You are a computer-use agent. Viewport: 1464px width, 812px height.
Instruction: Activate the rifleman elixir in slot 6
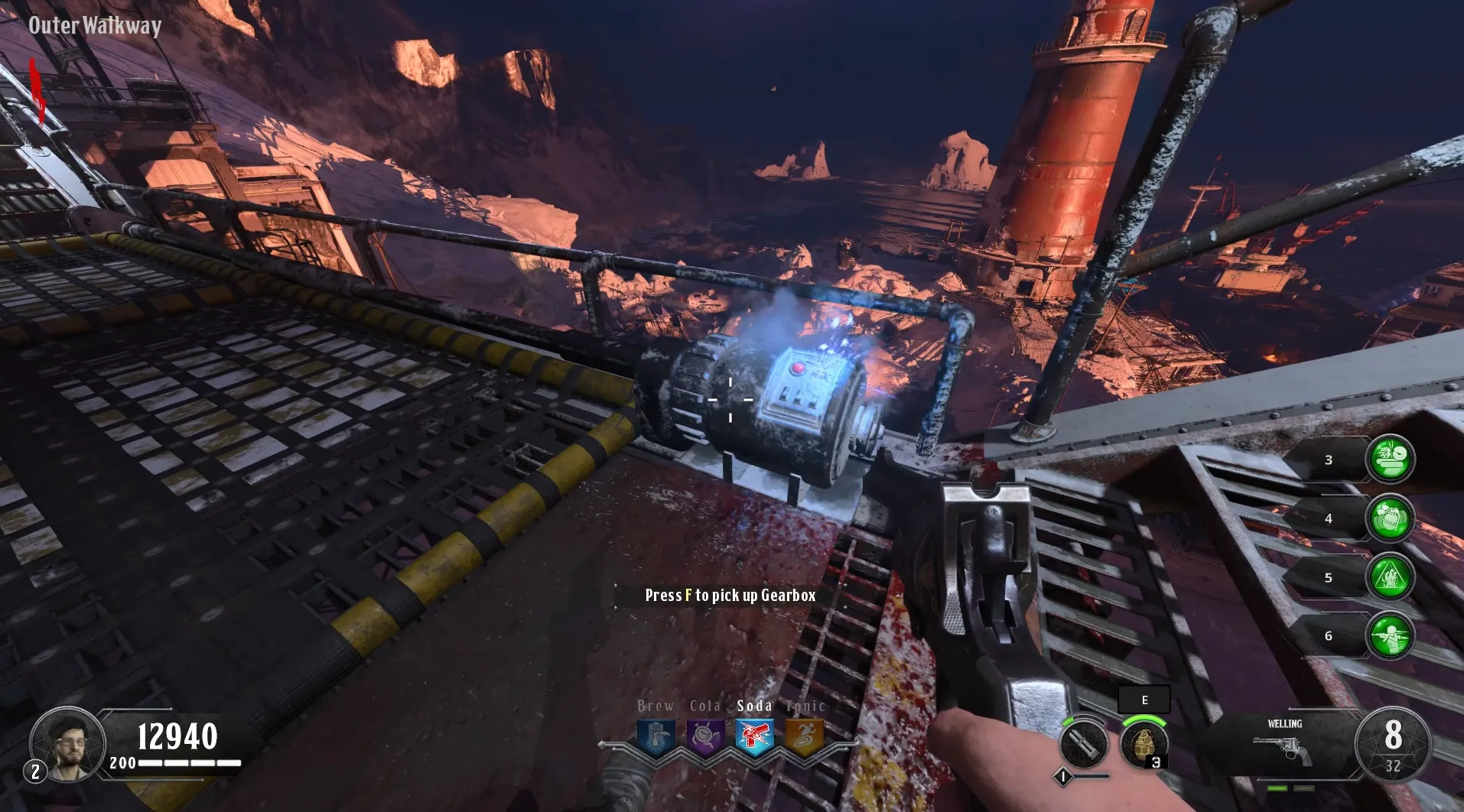tap(1390, 635)
